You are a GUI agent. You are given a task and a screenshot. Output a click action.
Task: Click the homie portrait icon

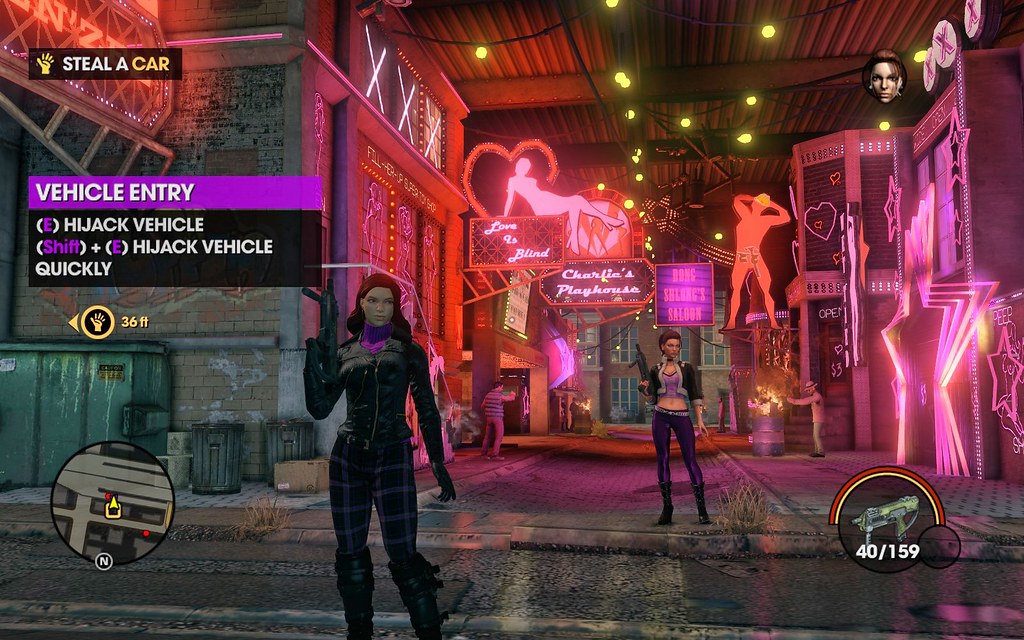click(x=884, y=77)
